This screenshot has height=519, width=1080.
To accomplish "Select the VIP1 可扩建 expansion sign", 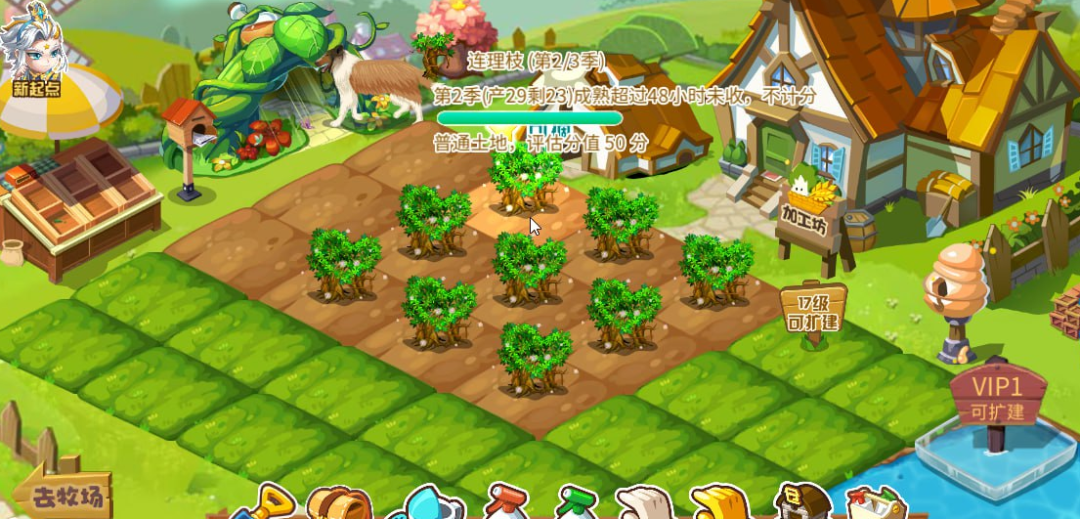I will 996,397.
